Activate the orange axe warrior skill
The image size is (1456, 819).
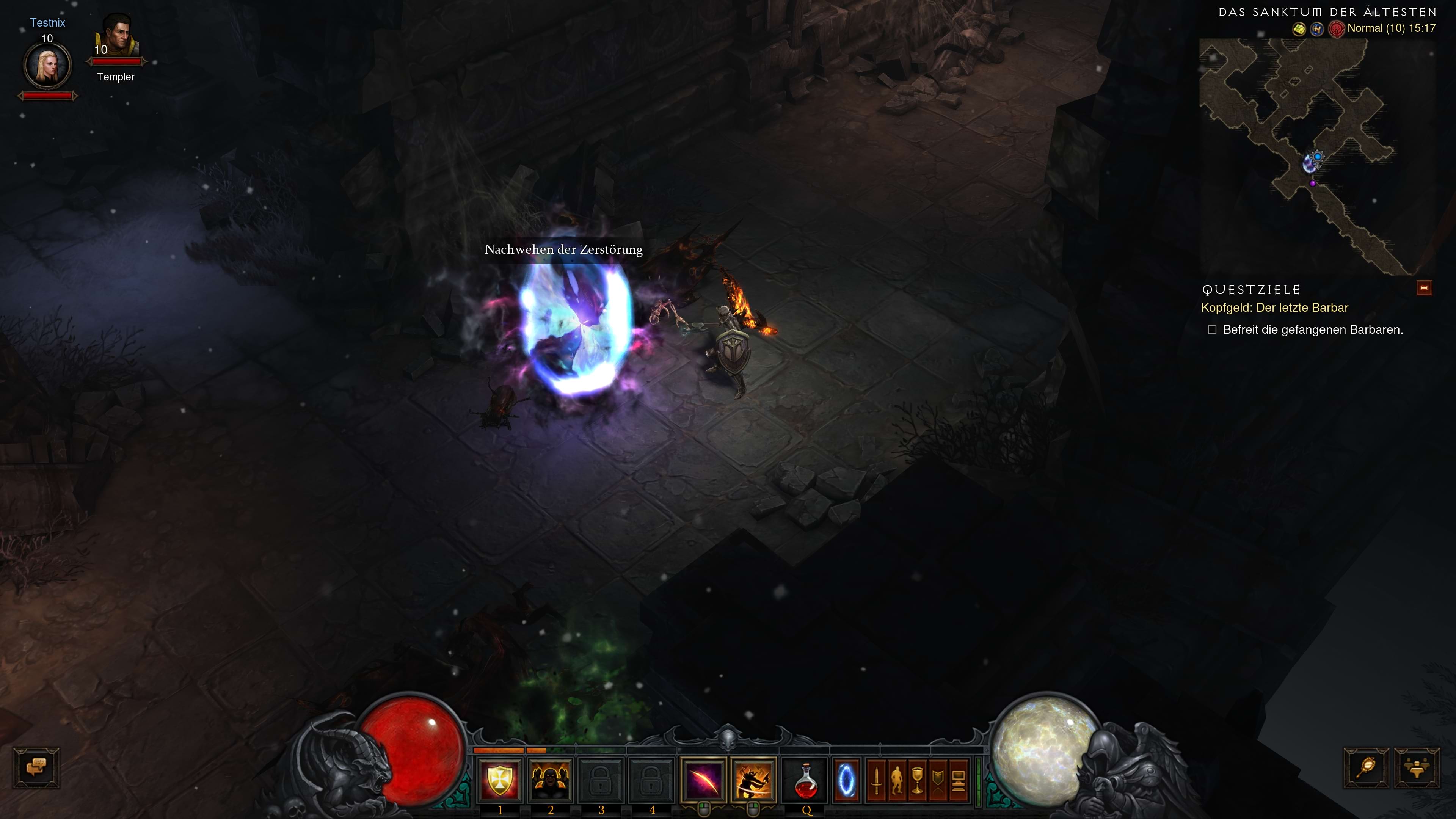tap(753, 781)
